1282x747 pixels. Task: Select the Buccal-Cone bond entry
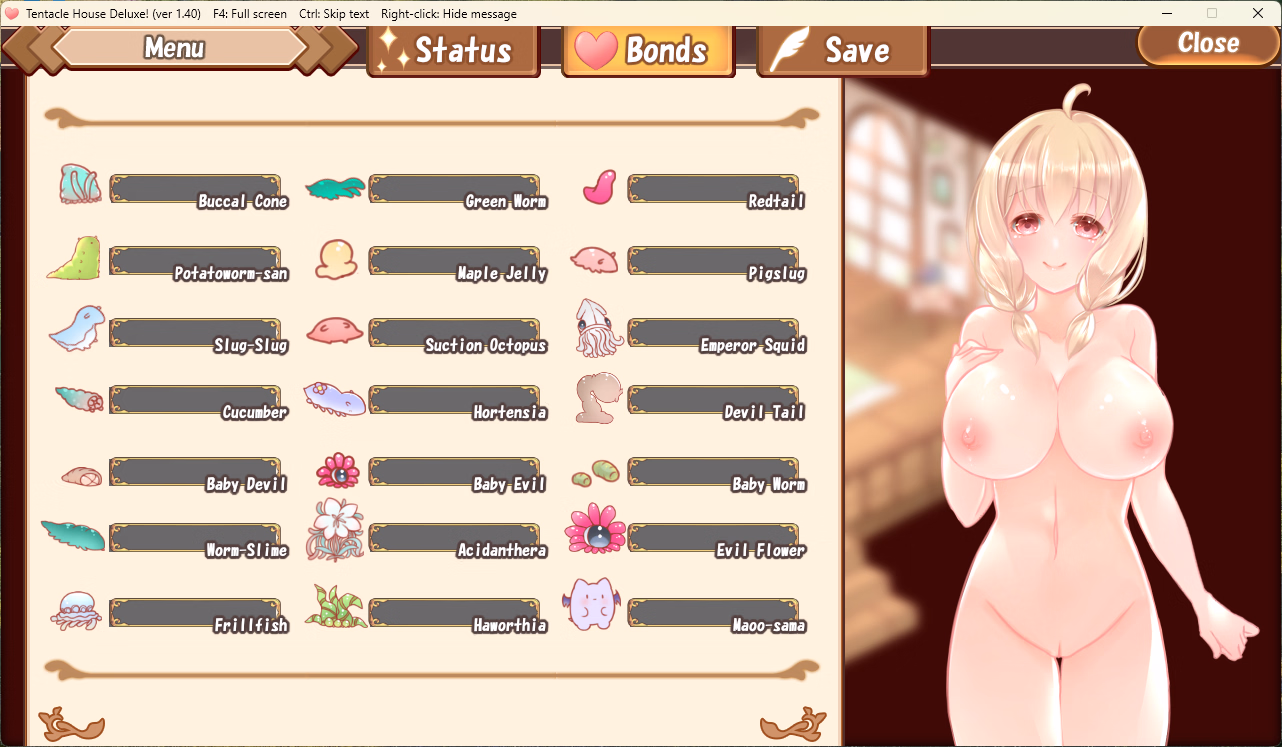[198, 189]
